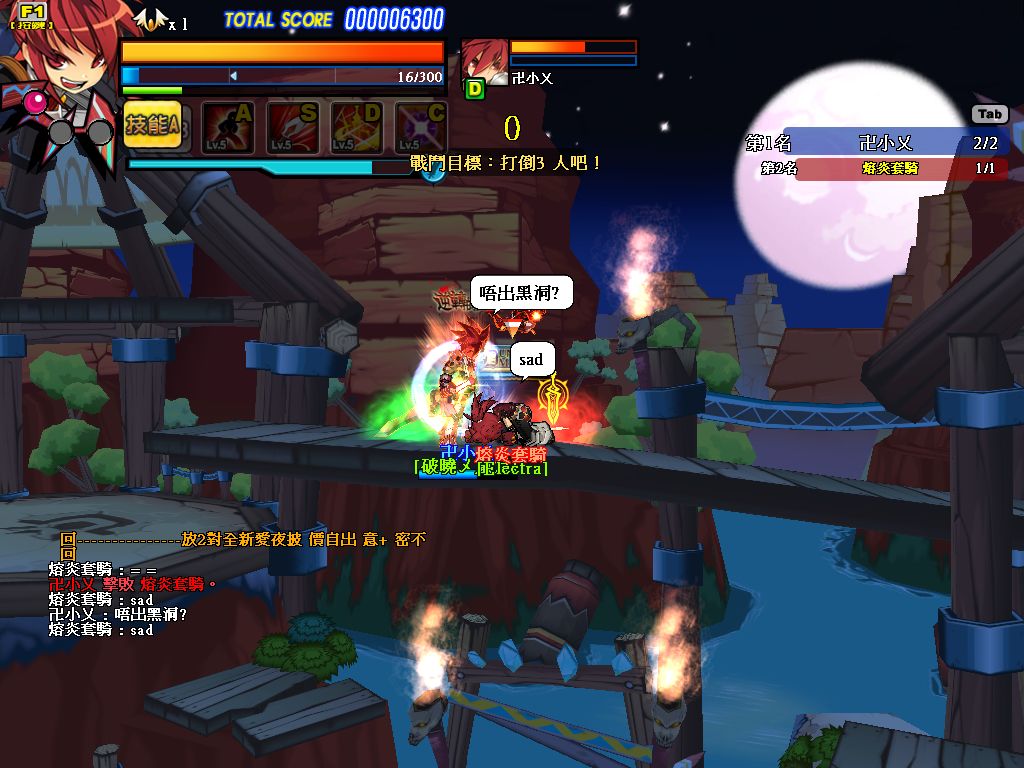This screenshot has width=1024, height=768.
Task: Activate the A-slot kick skill icon
Action: pyautogui.click(x=228, y=128)
